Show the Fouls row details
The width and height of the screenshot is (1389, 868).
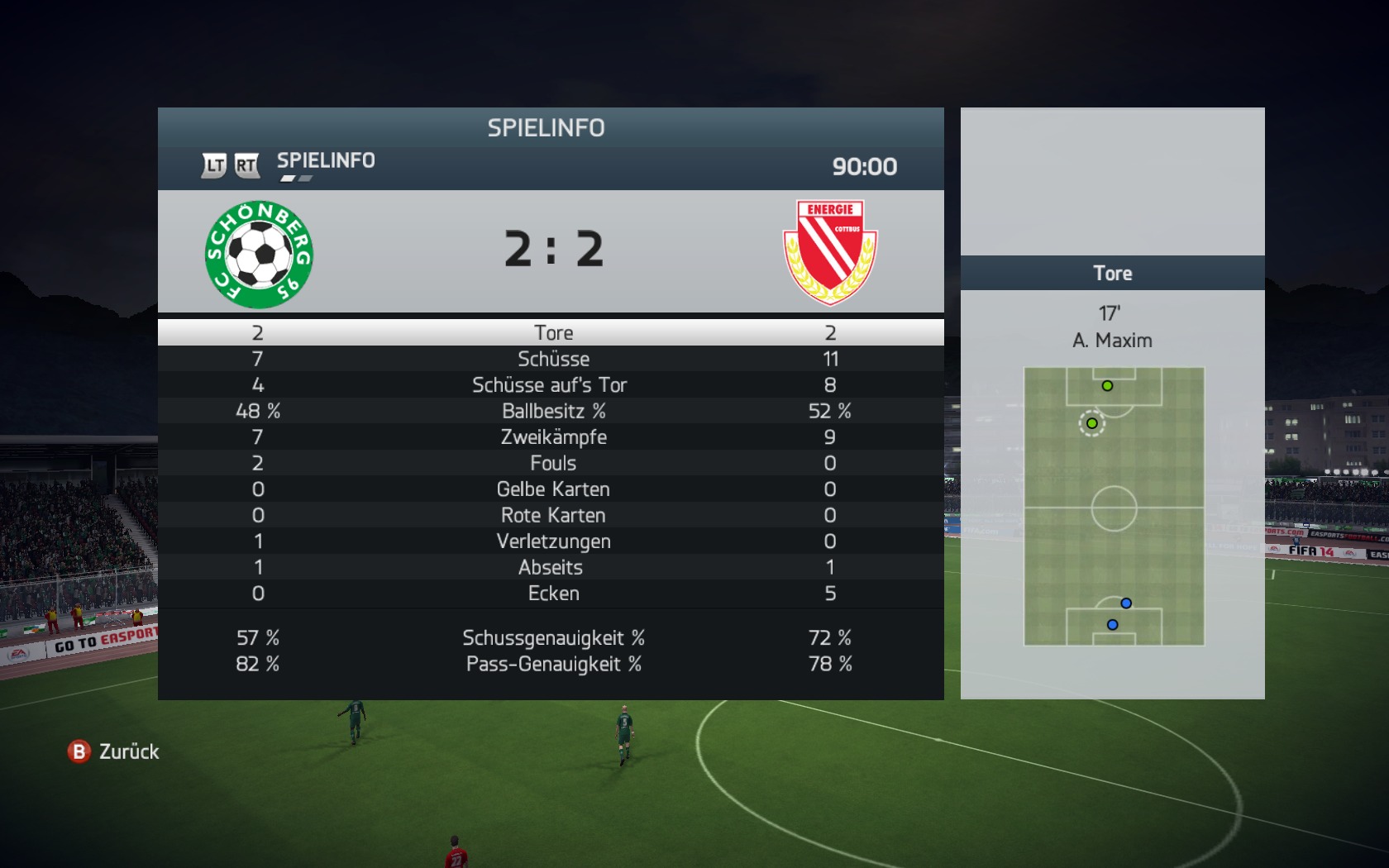point(551,463)
